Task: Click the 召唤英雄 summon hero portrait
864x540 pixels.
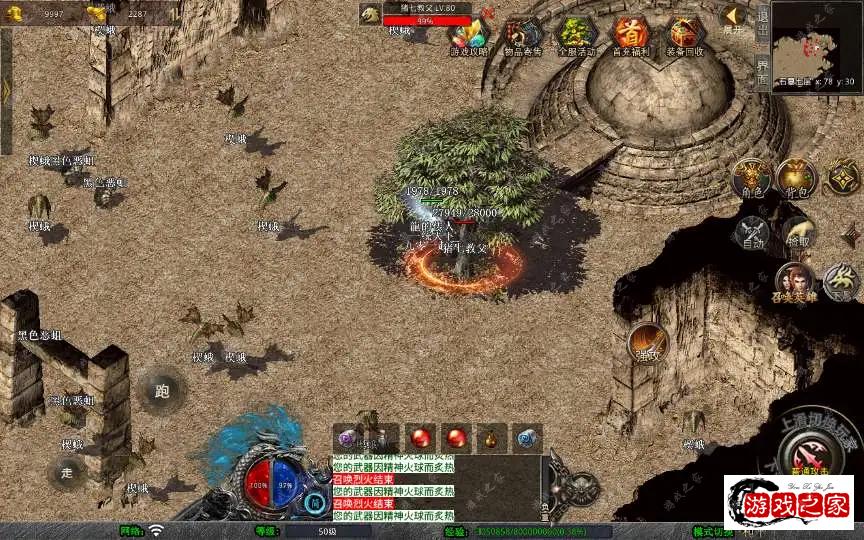Action: [x=795, y=283]
